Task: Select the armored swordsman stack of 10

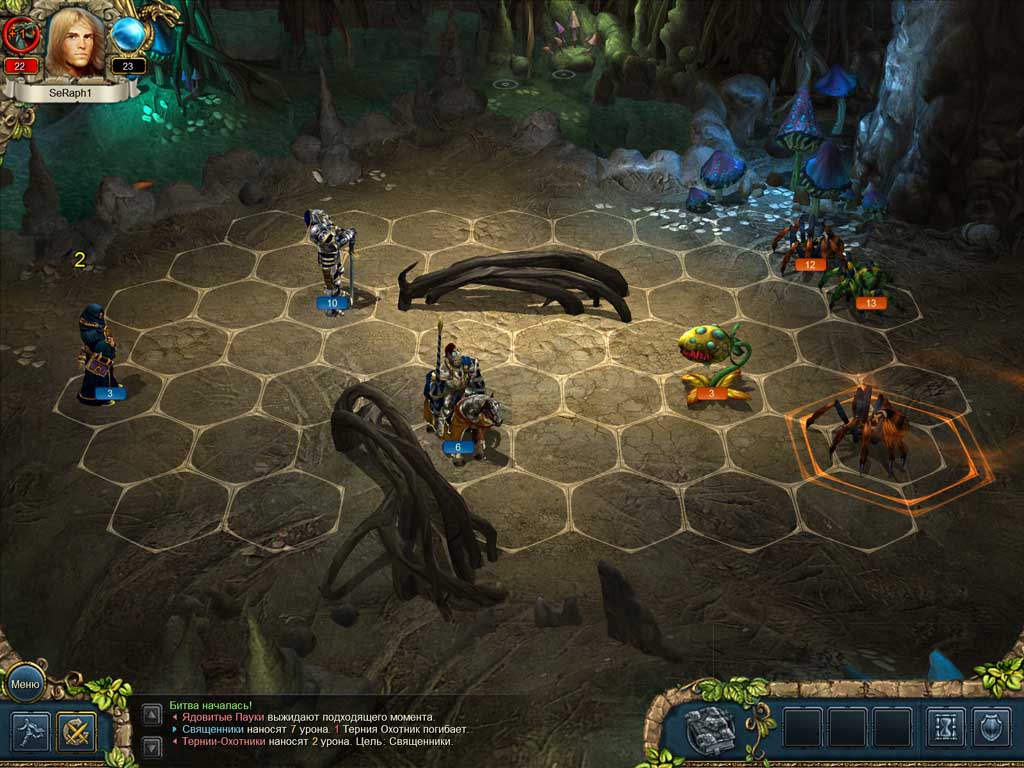Action: pyautogui.click(x=331, y=260)
